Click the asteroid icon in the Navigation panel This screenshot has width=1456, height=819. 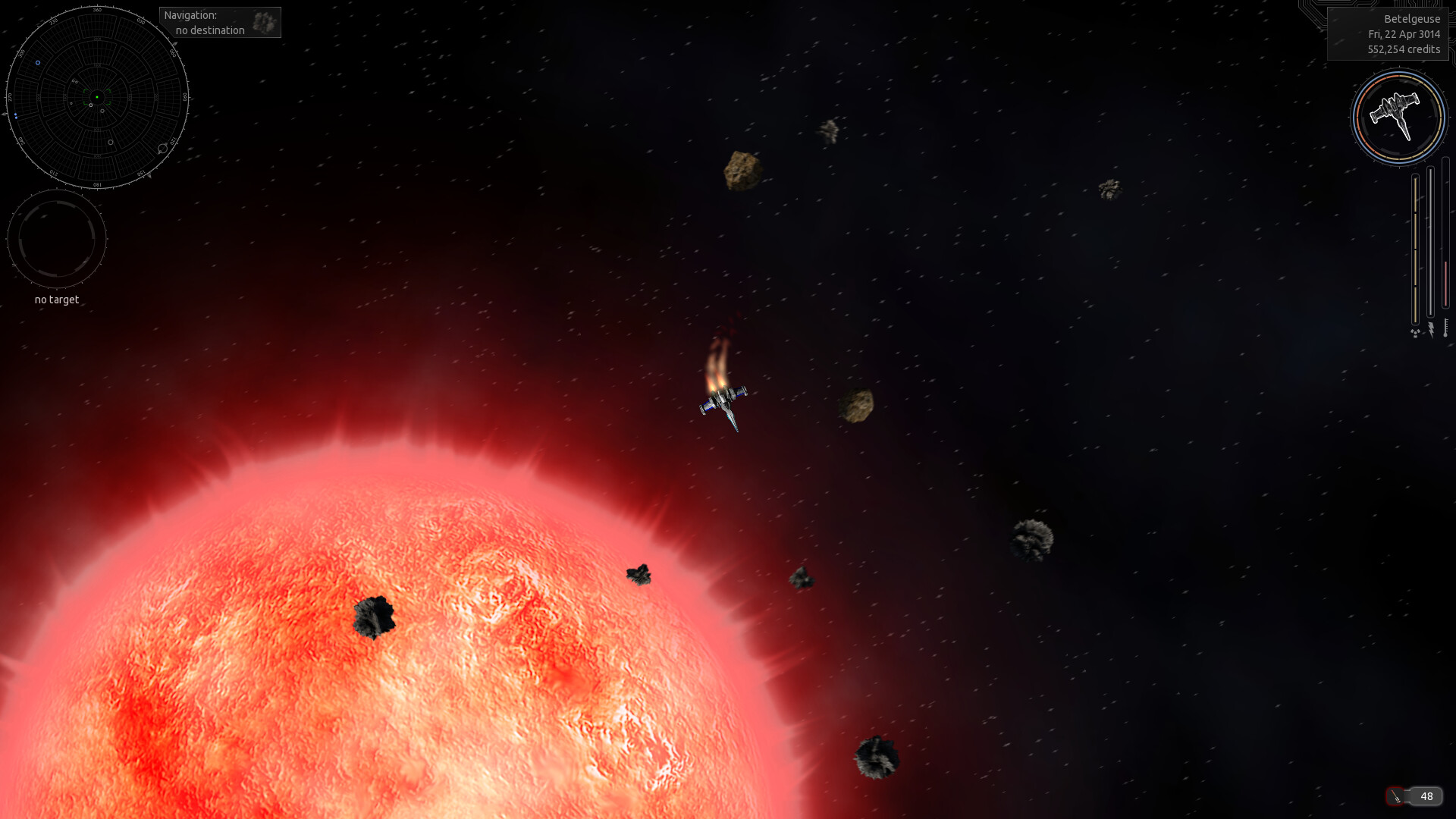pos(265,22)
